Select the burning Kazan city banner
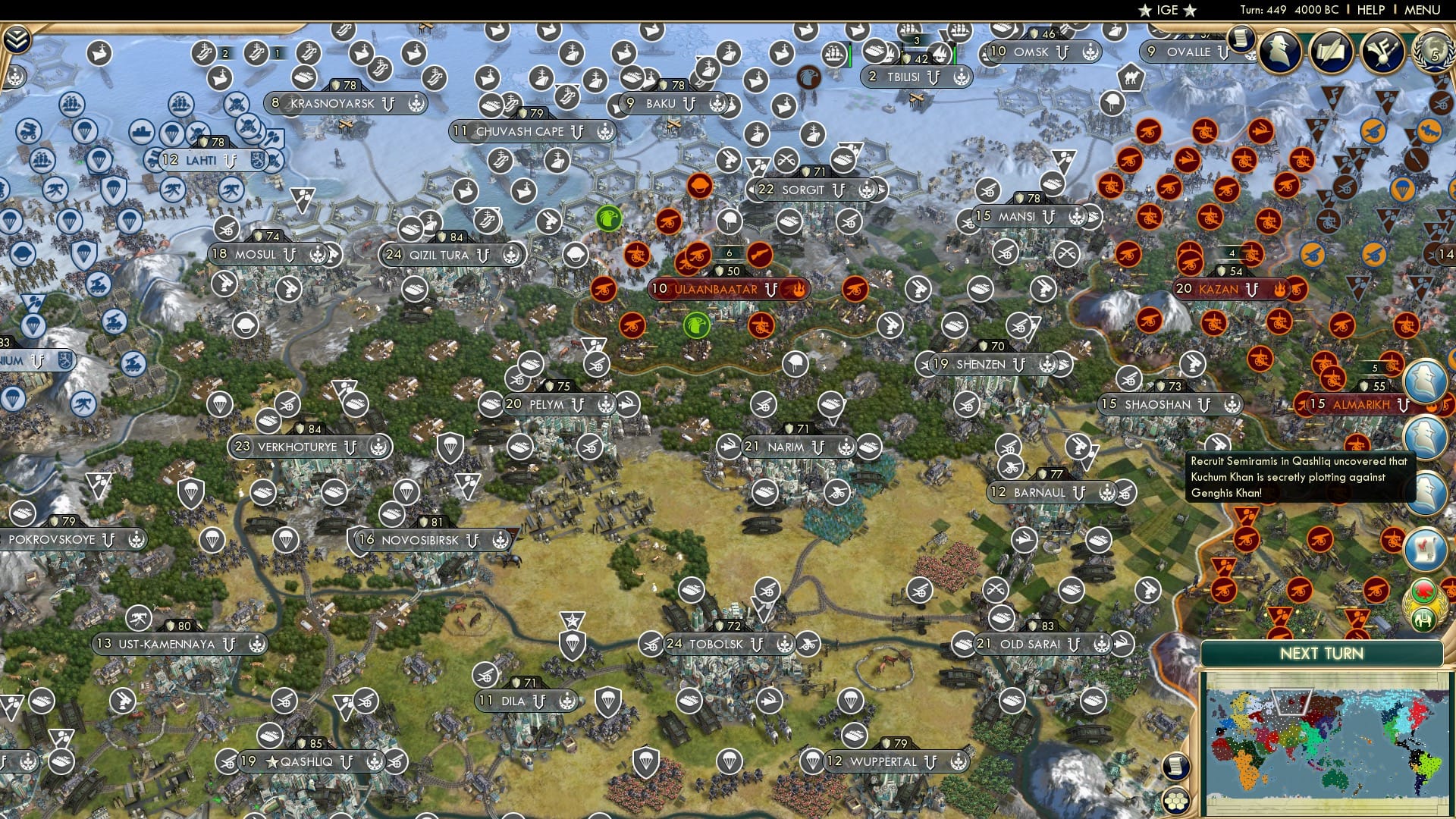This screenshot has width=1456, height=819. [1228, 289]
